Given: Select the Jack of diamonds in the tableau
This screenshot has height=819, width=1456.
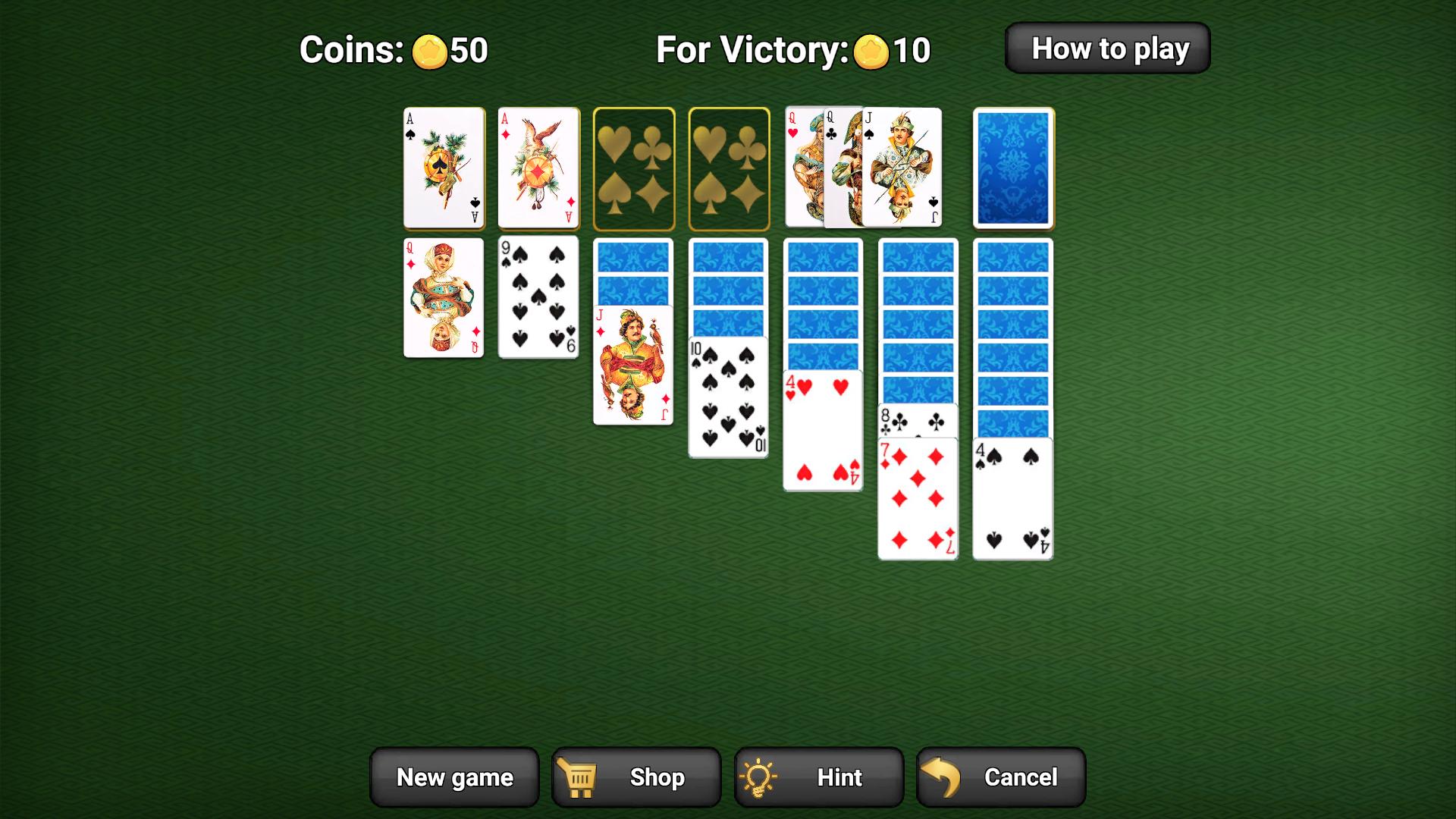Looking at the screenshot, I should 633,364.
